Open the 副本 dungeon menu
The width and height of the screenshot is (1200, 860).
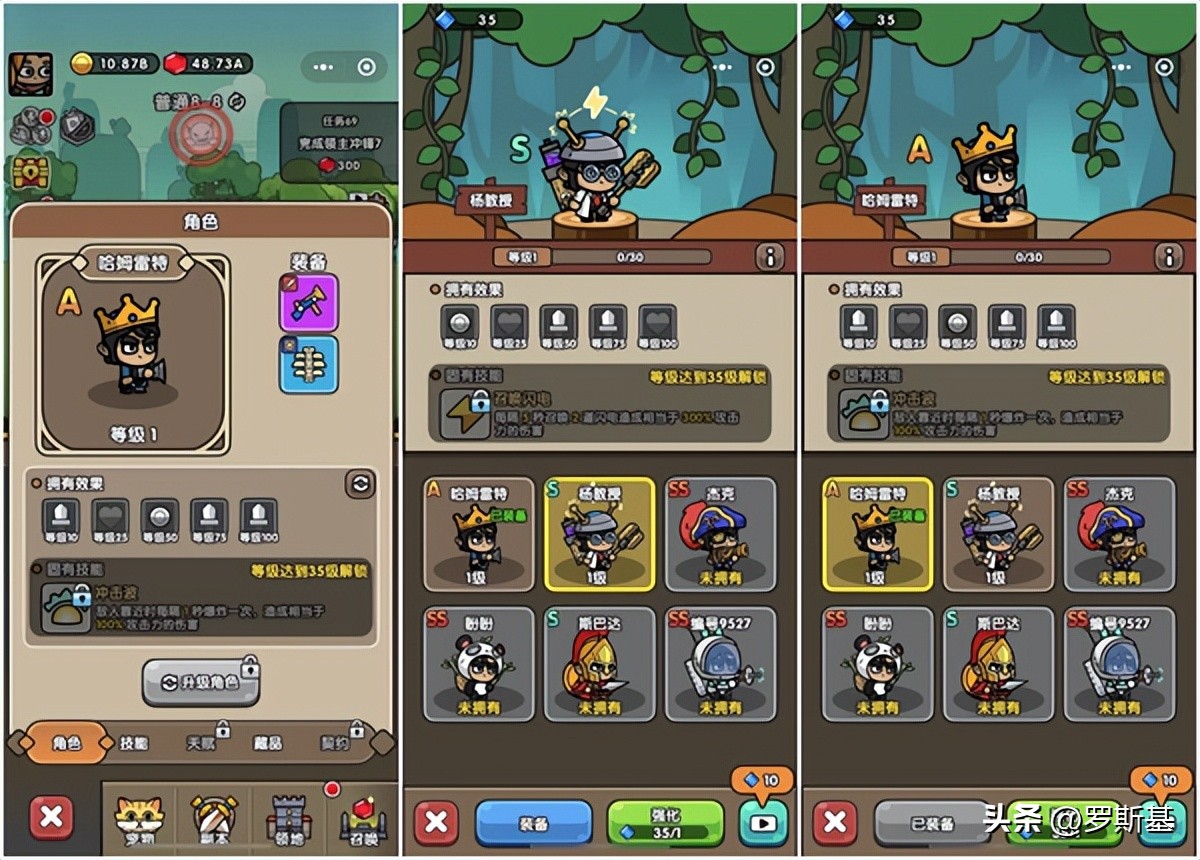click(213, 819)
